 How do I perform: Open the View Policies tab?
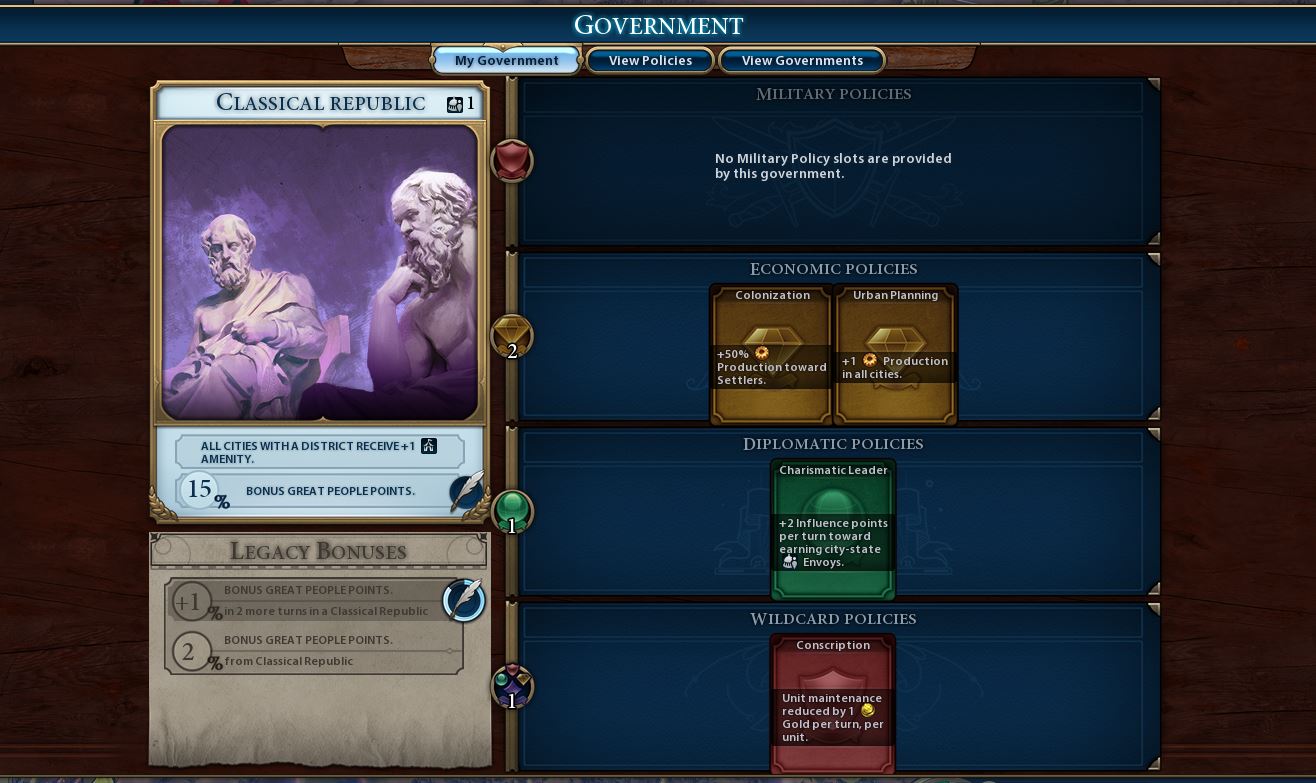click(x=650, y=61)
